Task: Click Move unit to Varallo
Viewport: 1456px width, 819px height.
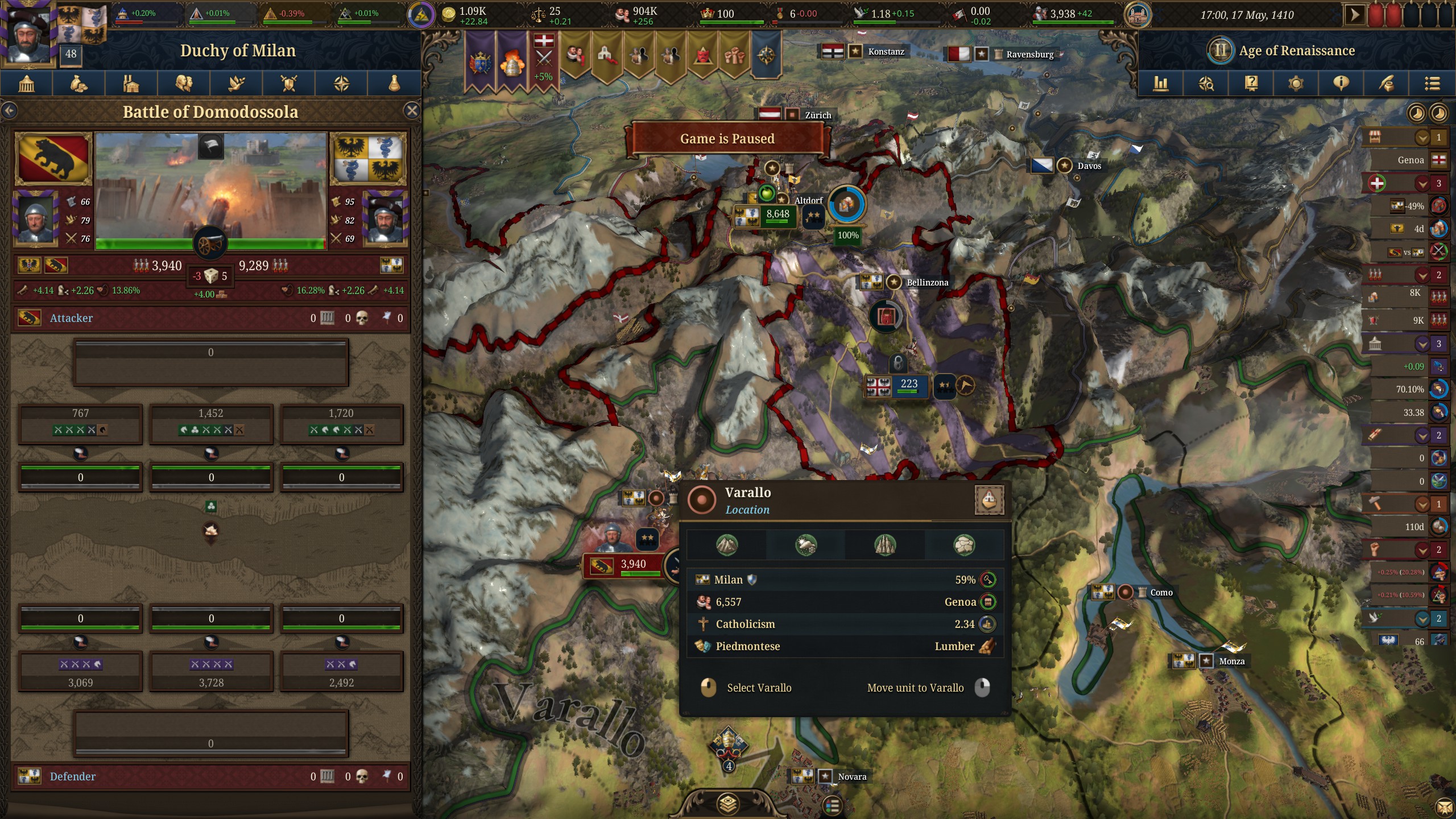Action: 913,688
